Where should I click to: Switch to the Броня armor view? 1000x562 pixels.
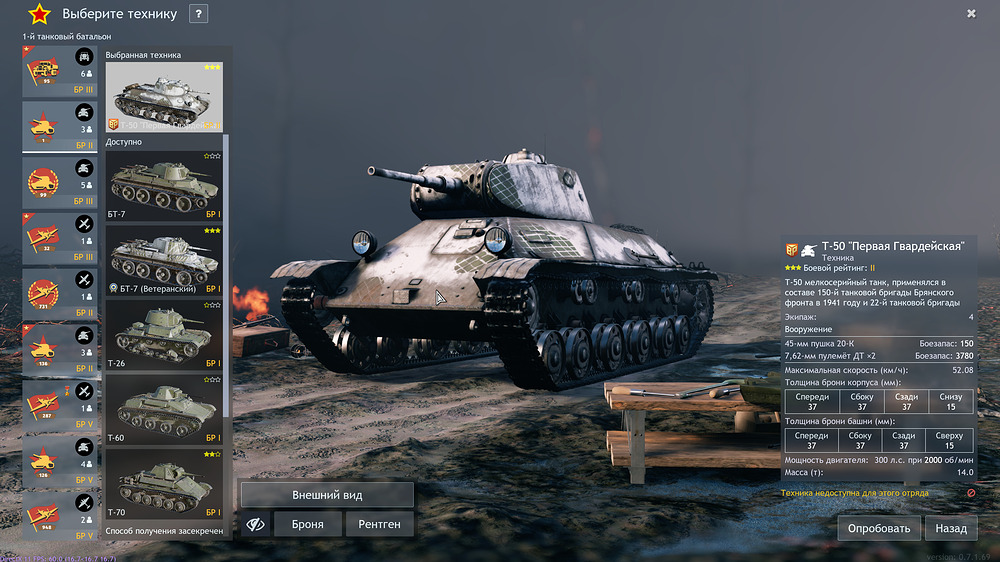[307, 524]
